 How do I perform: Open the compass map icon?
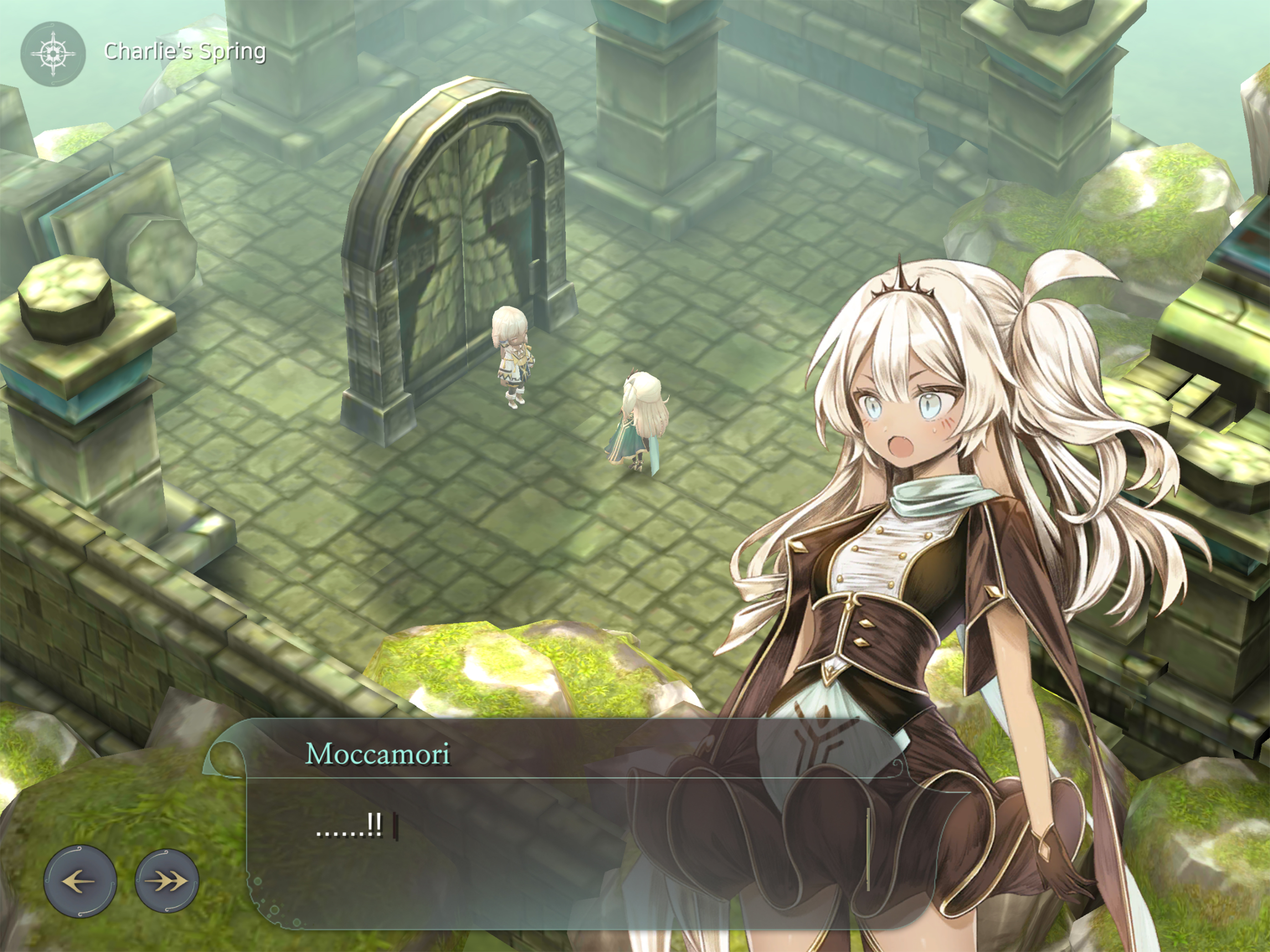click(x=53, y=54)
